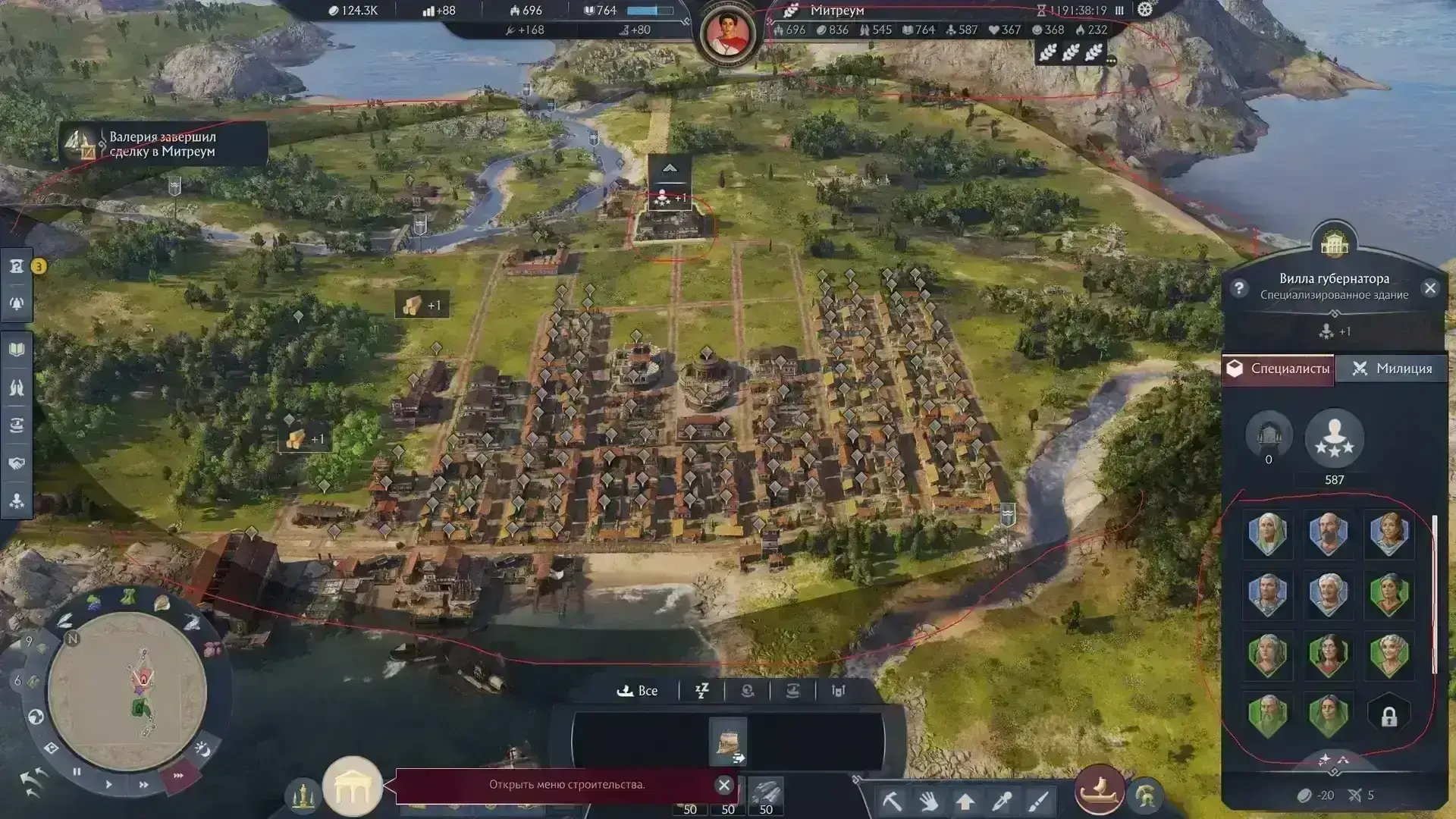Select the Специалисты tab
Image resolution: width=1456 pixels, height=819 pixels.
(x=1279, y=369)
